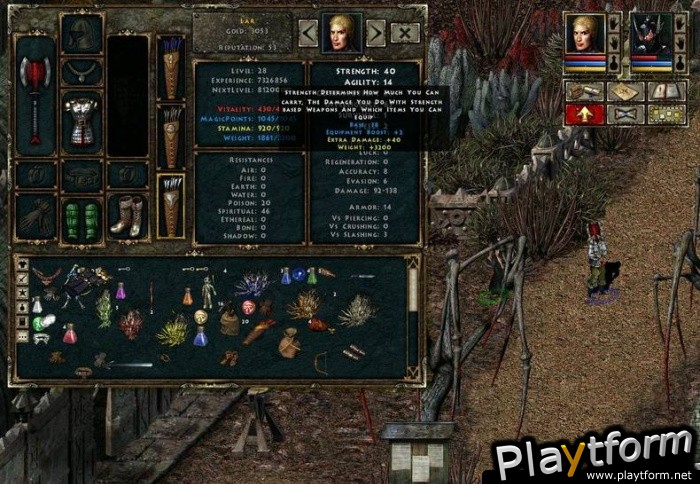Open the map parchment button

(623, 91)
